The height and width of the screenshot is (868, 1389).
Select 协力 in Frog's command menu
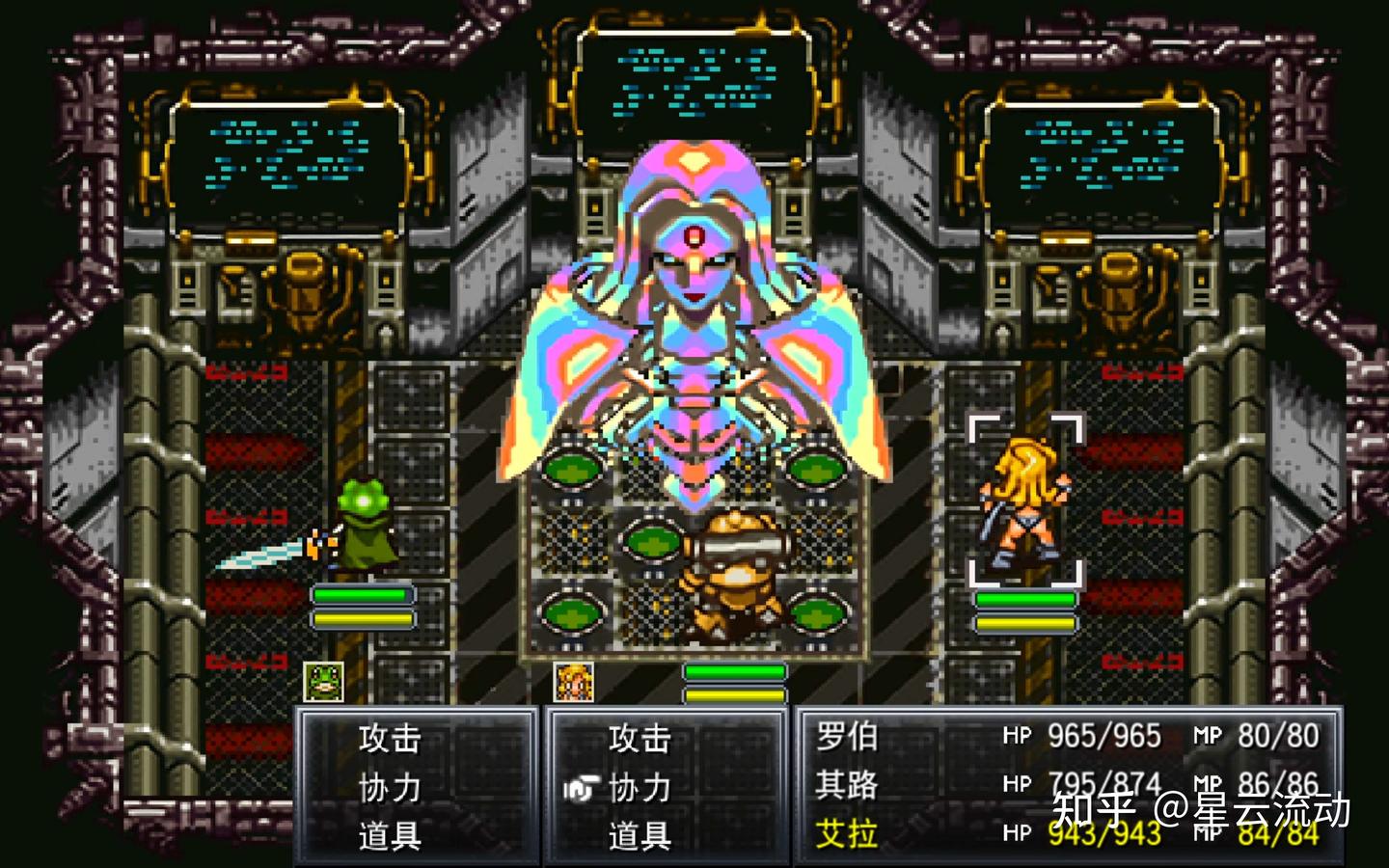tap(390, 788)
